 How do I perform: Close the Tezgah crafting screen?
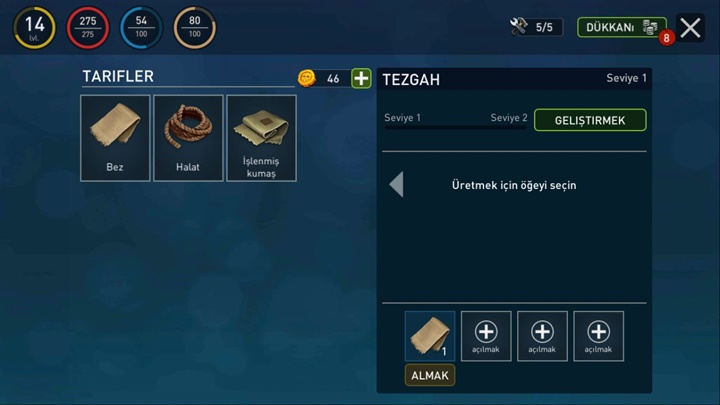pos(690,28)
